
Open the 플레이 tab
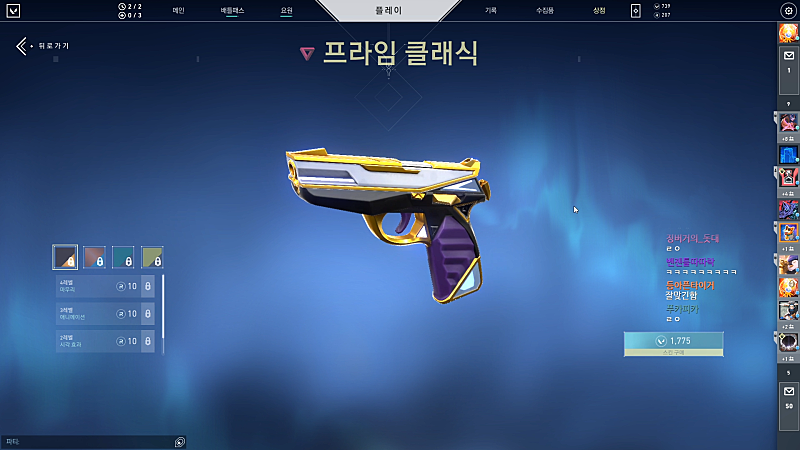(x=400, y=10)
